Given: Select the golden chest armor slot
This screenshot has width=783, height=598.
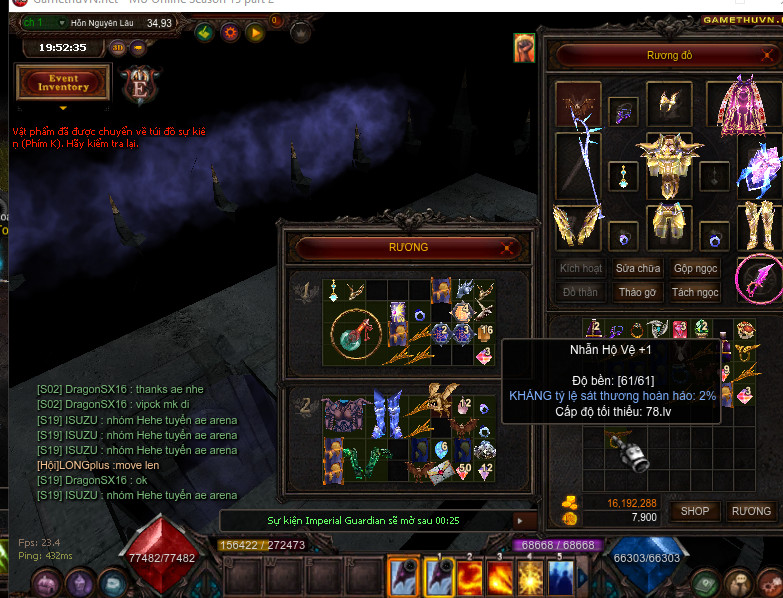Looking at the screenshot, I should pos(668,165).
